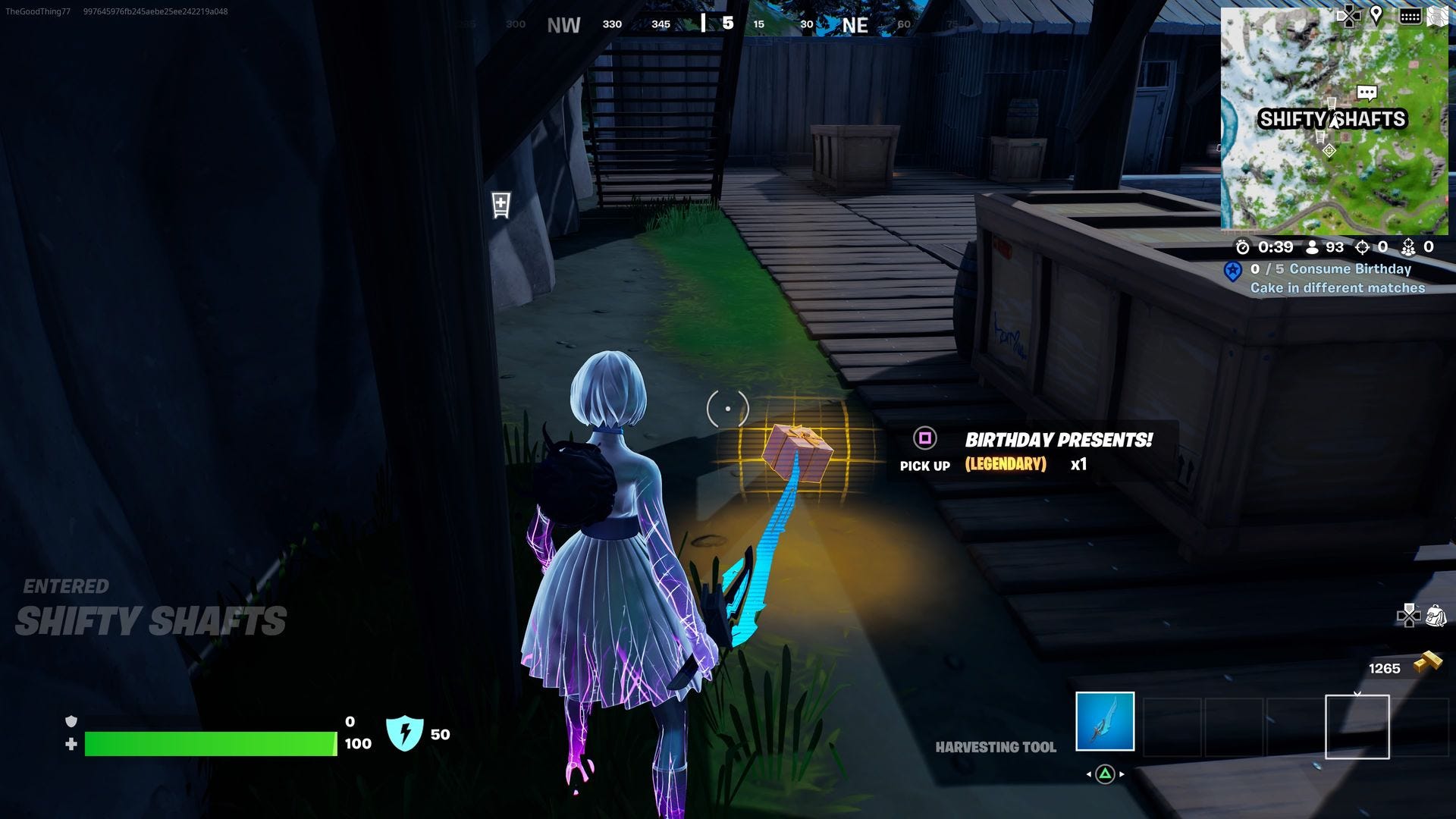
Task: Select the D-pad emote wheel icon
Action: [x=1409, y=616]
